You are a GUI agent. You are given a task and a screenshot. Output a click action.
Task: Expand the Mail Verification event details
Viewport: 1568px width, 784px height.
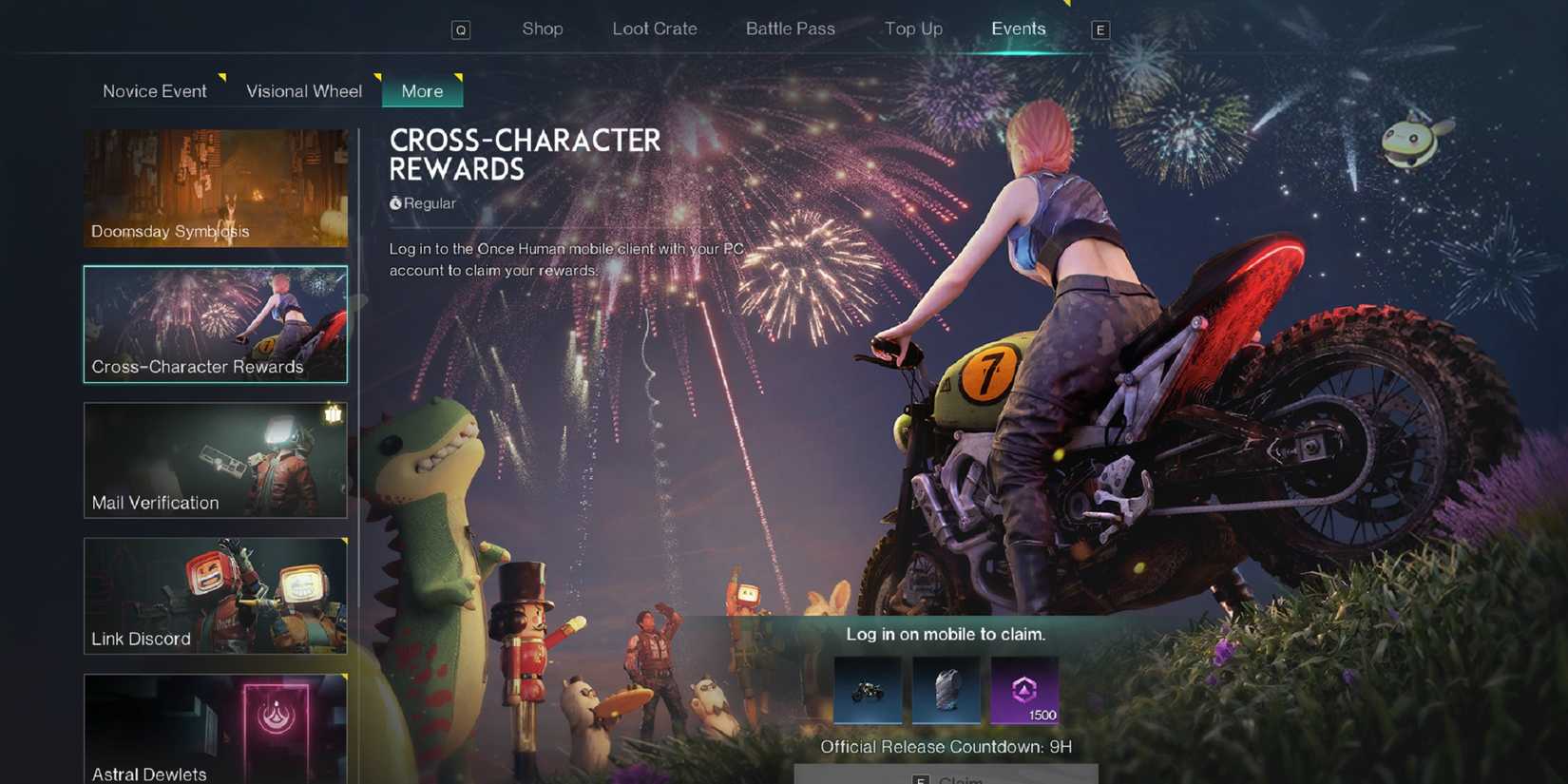coord(216,460)
